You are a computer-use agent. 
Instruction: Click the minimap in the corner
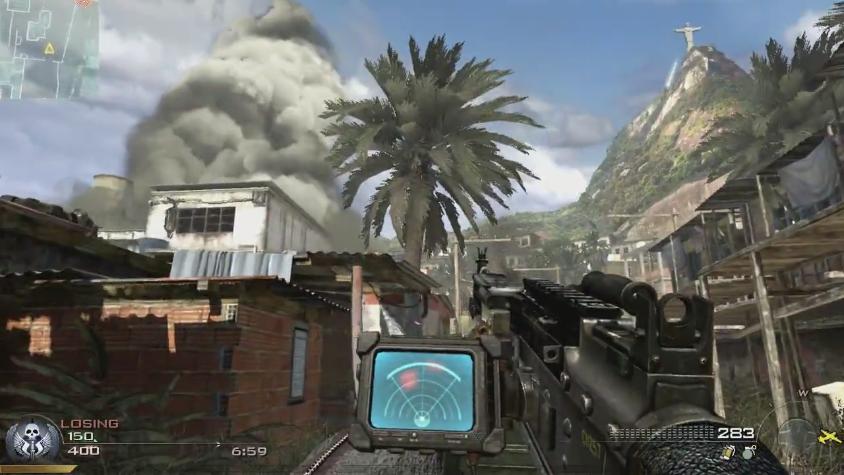[48, 48]
